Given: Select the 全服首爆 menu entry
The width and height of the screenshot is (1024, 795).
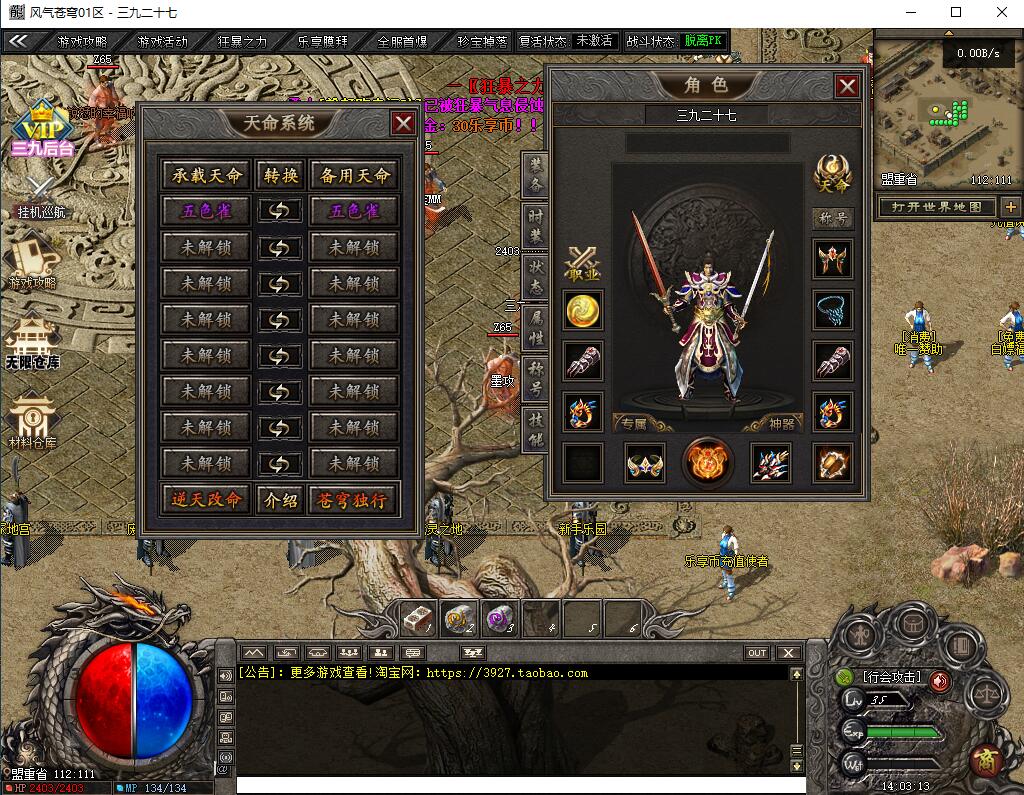Looking at the screenshot, I should (x=402, y=42).
